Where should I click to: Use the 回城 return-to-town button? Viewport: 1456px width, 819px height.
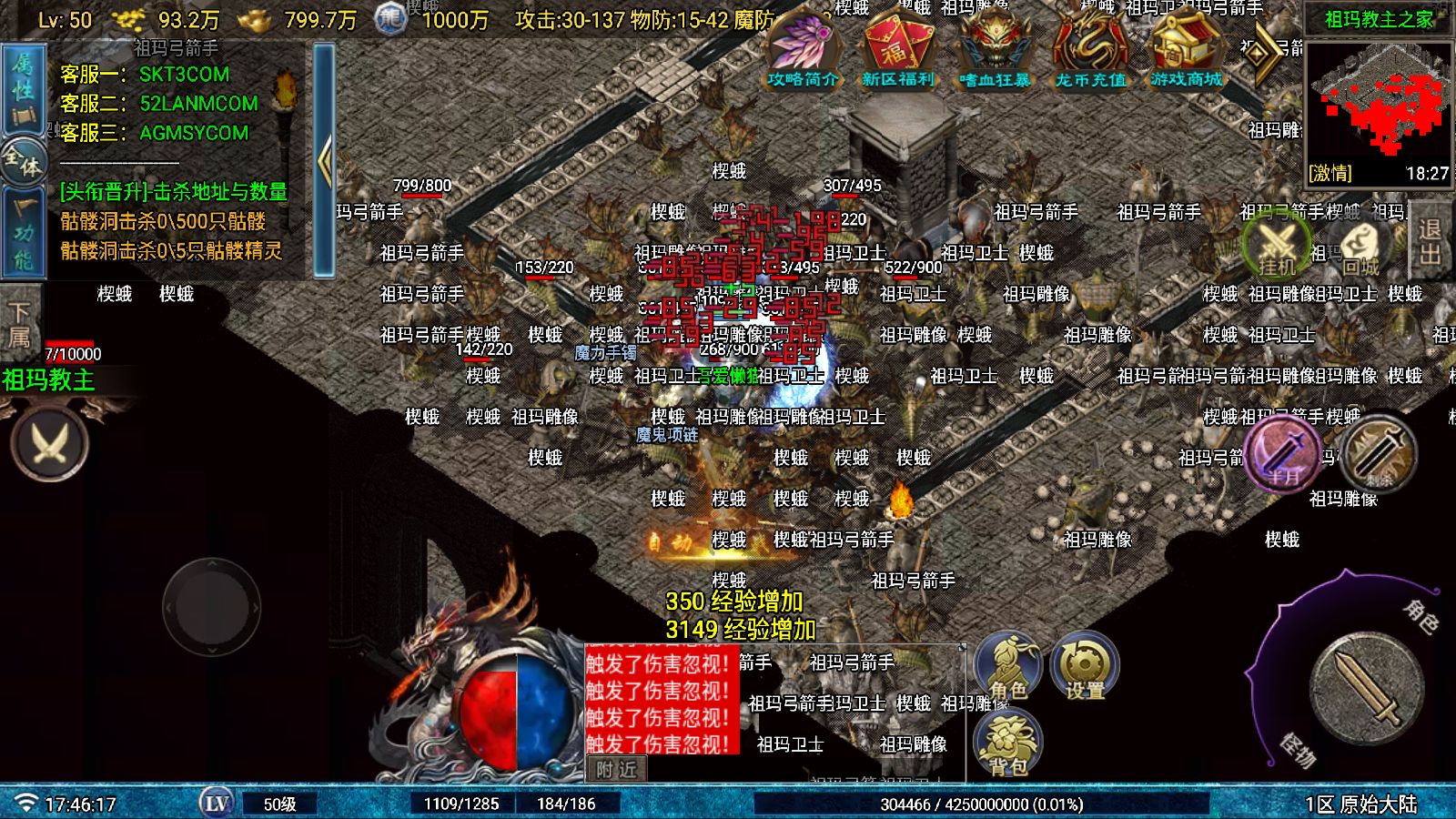click(x=1361, y=246)
